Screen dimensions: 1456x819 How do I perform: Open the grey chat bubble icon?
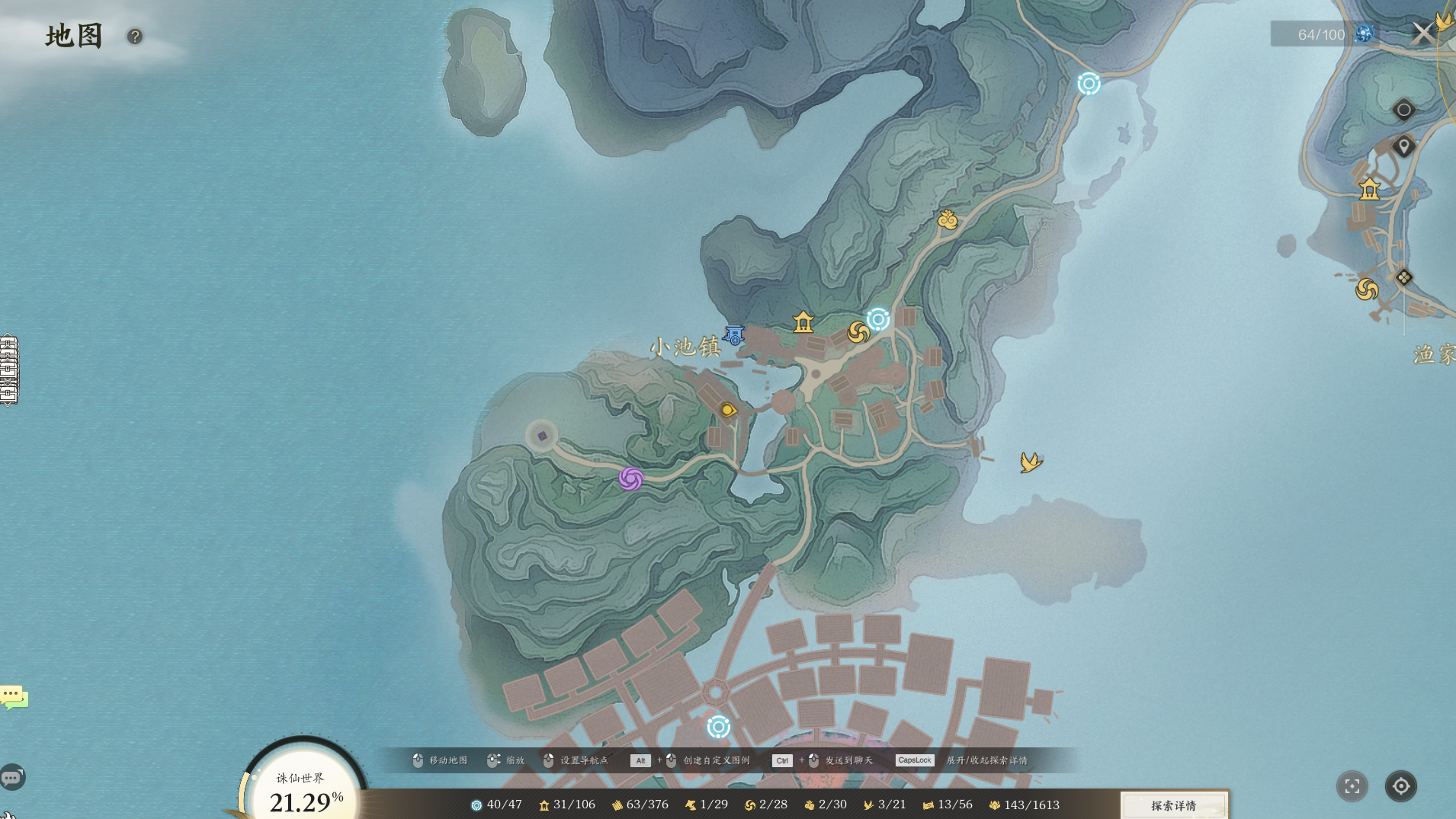click(12, 778)
